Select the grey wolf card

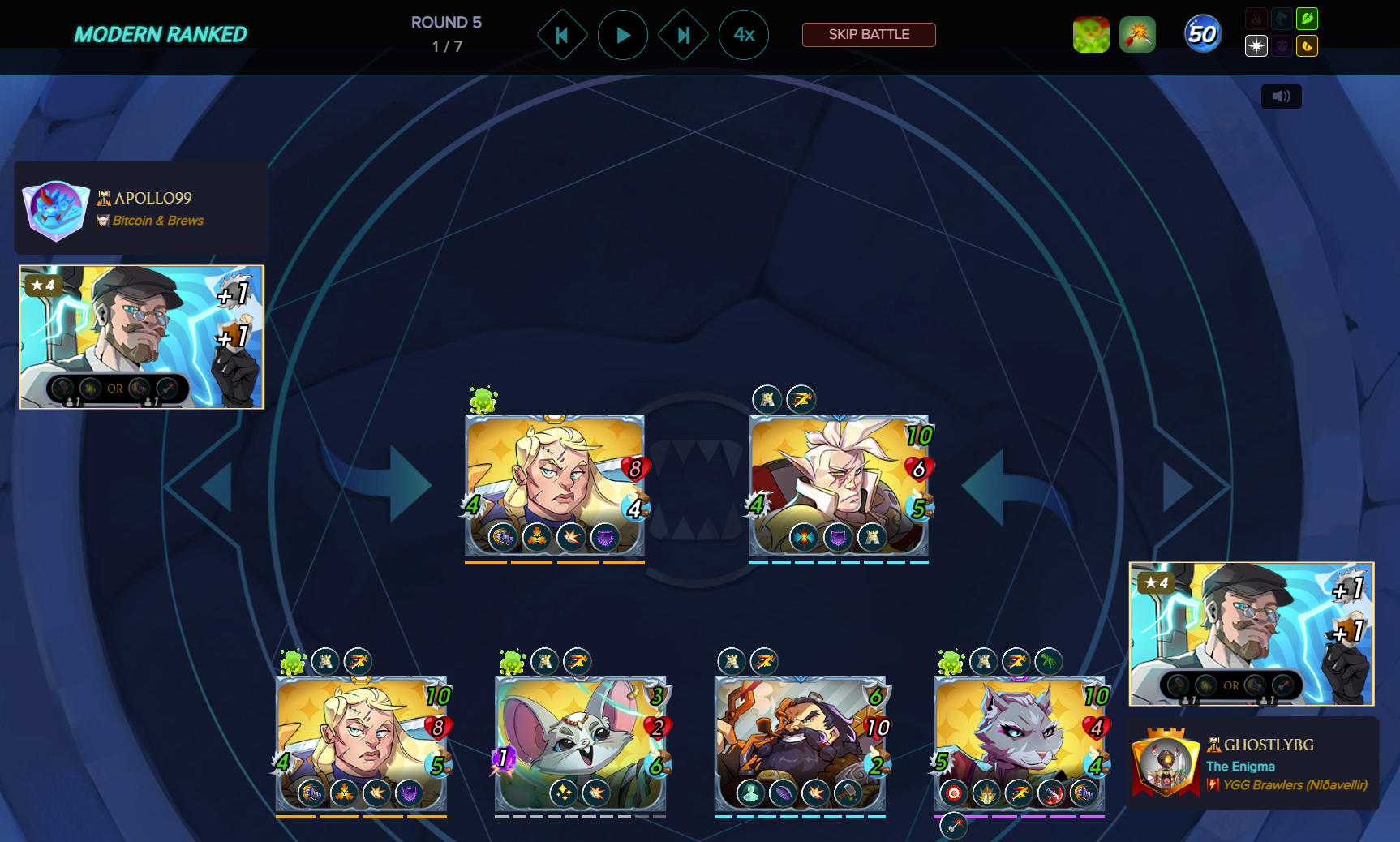pos(1019,742)
